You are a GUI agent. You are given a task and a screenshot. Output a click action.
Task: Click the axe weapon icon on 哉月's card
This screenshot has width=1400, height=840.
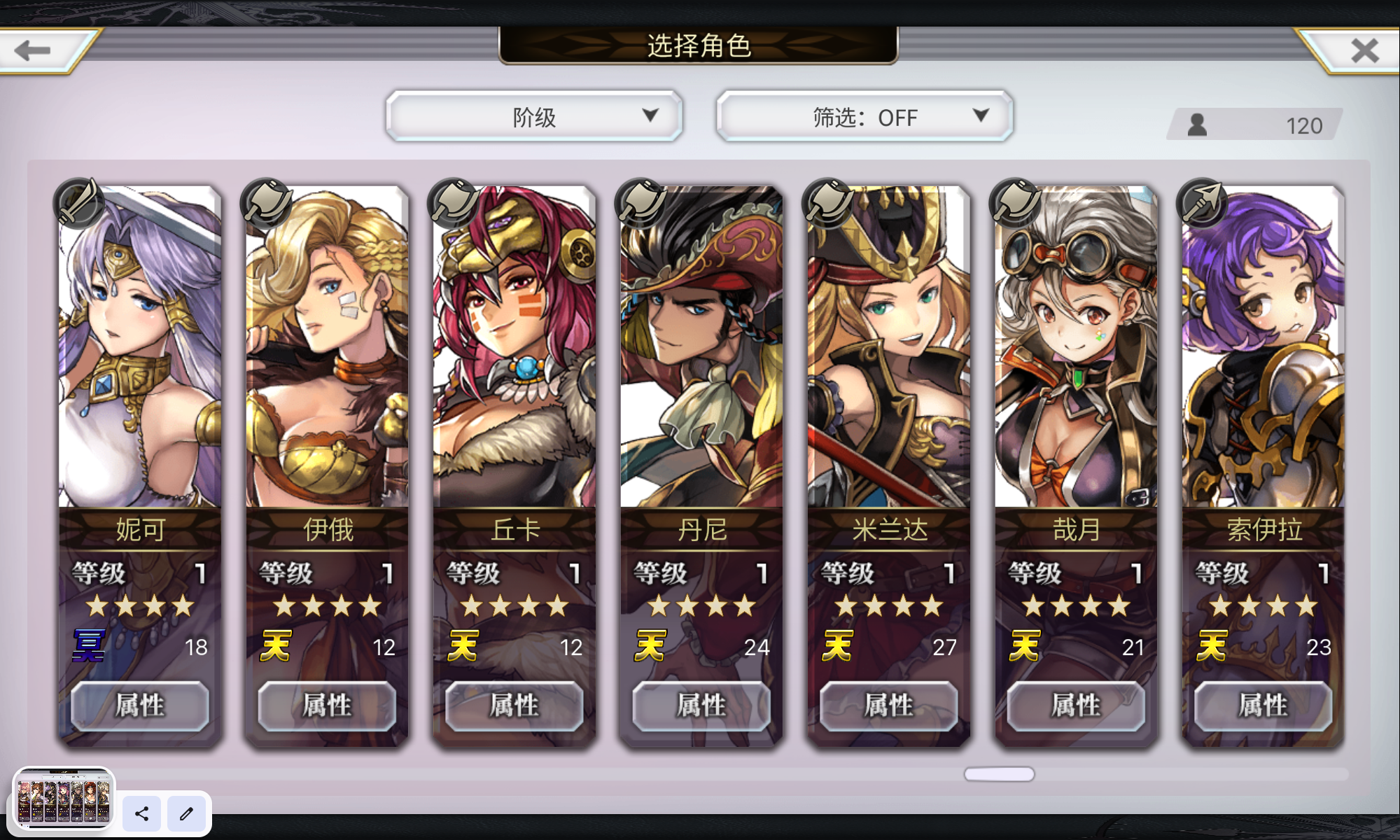1013,203
